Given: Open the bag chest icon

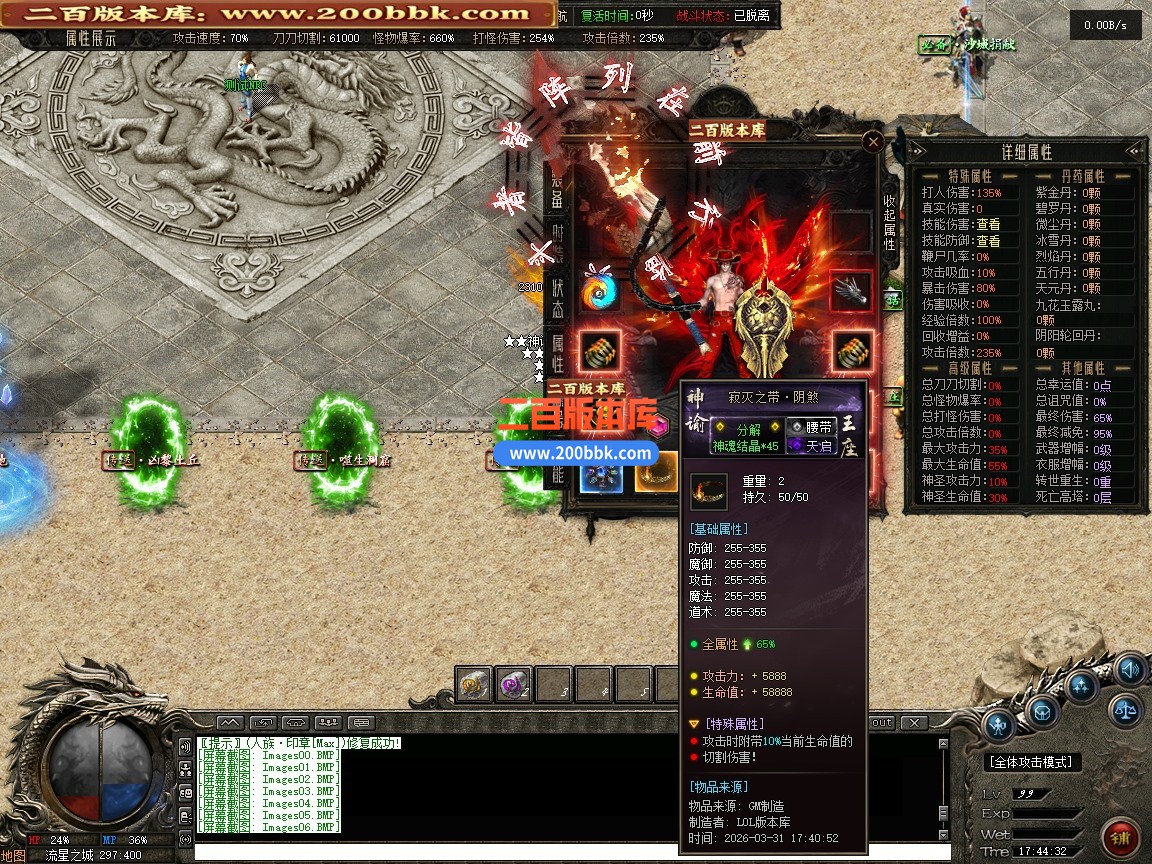Looking at the screenshot, I should click(1041, 712).
